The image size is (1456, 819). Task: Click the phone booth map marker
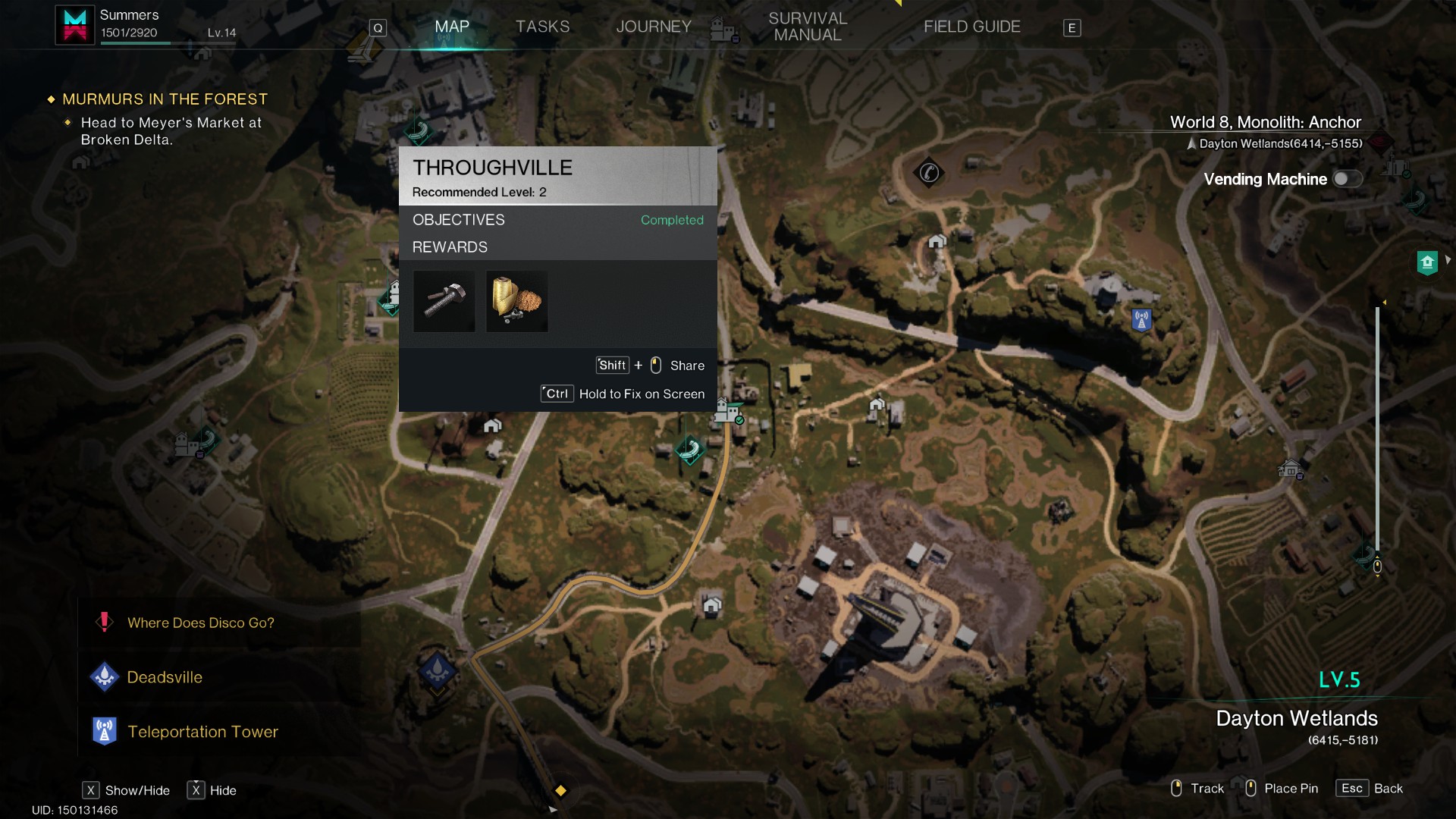click(x=929, y=173)
